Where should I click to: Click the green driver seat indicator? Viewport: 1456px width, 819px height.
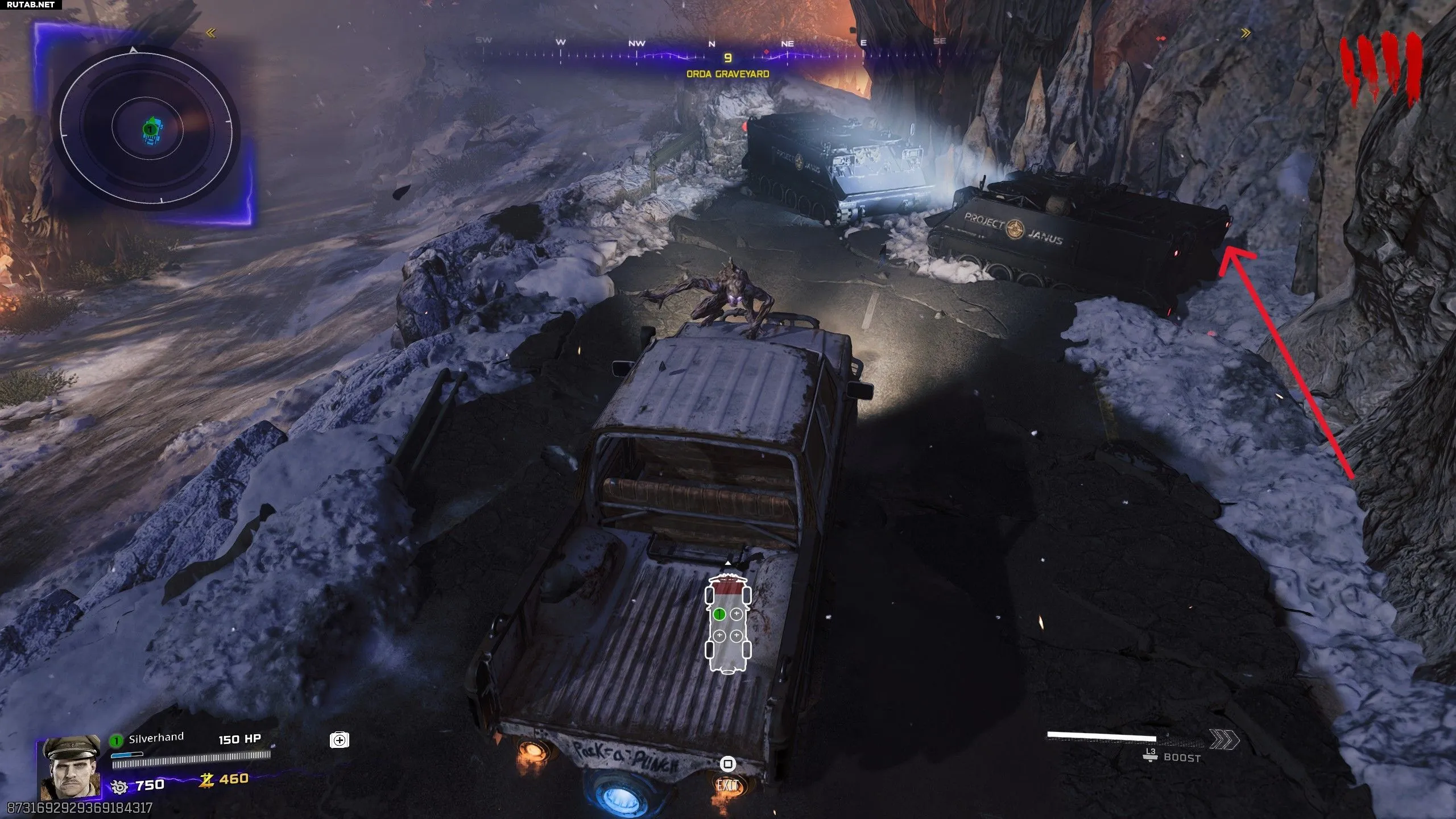point(719,614)
